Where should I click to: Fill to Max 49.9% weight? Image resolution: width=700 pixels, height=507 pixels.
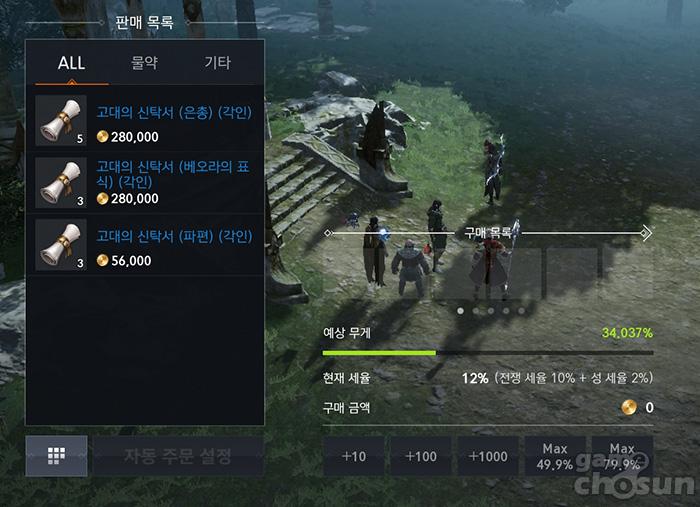point(554,456)
